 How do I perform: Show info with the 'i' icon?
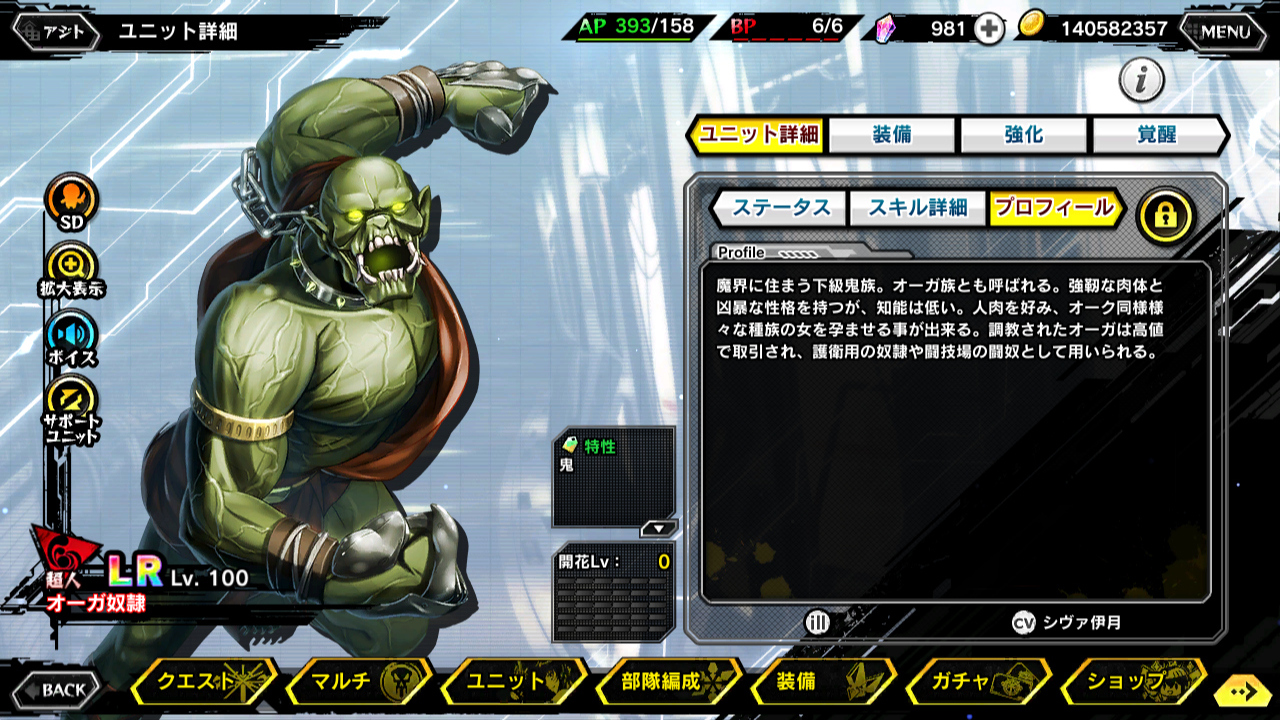pos(1142,80)
